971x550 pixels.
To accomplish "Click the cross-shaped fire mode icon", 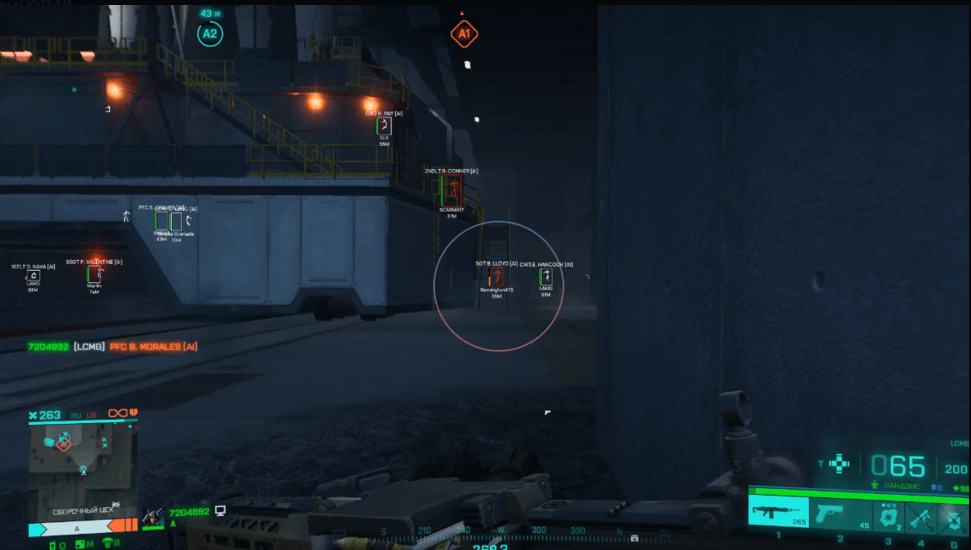I will click(842, 464).
